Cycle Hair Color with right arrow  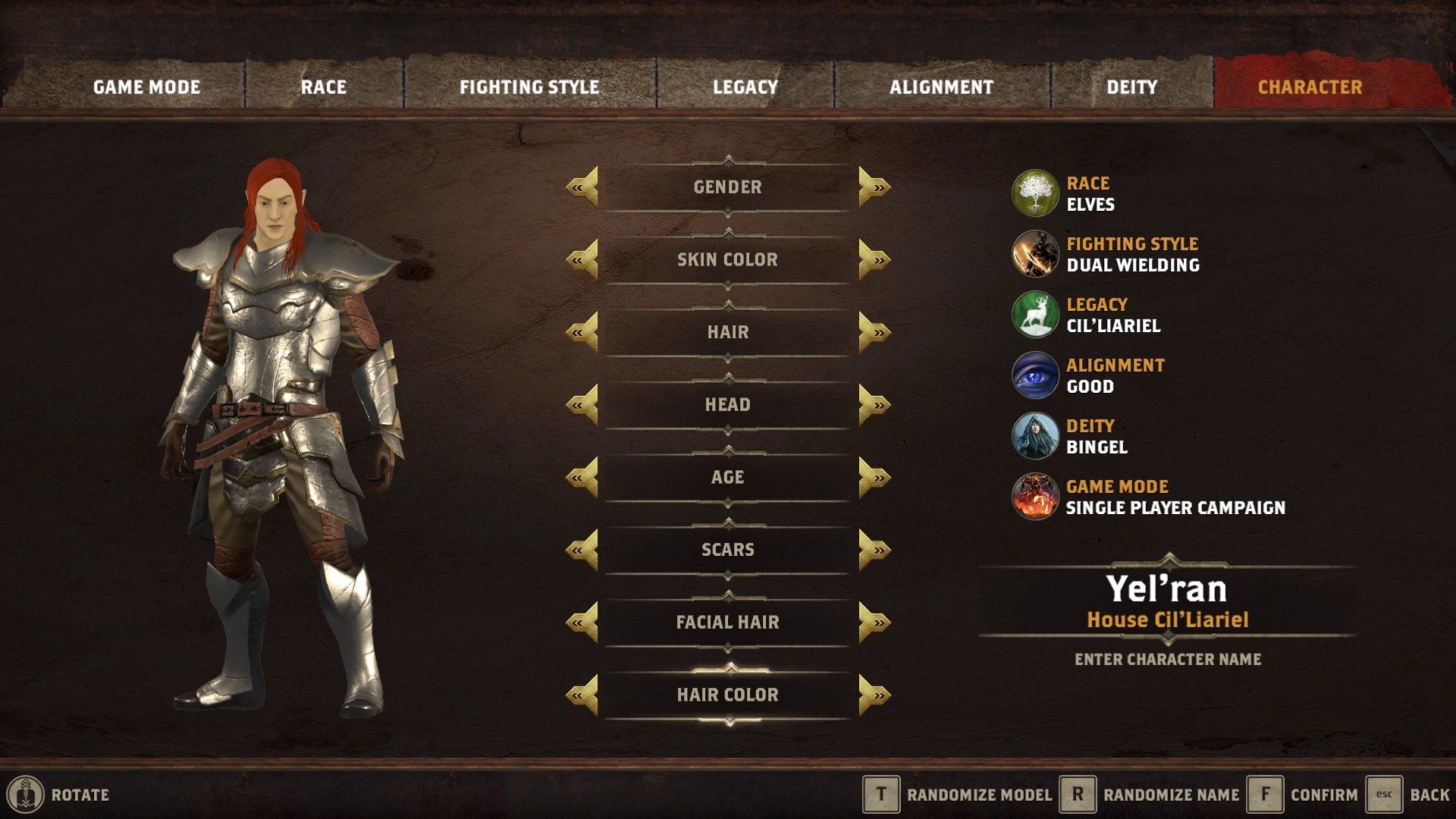[x=874, y=694]
